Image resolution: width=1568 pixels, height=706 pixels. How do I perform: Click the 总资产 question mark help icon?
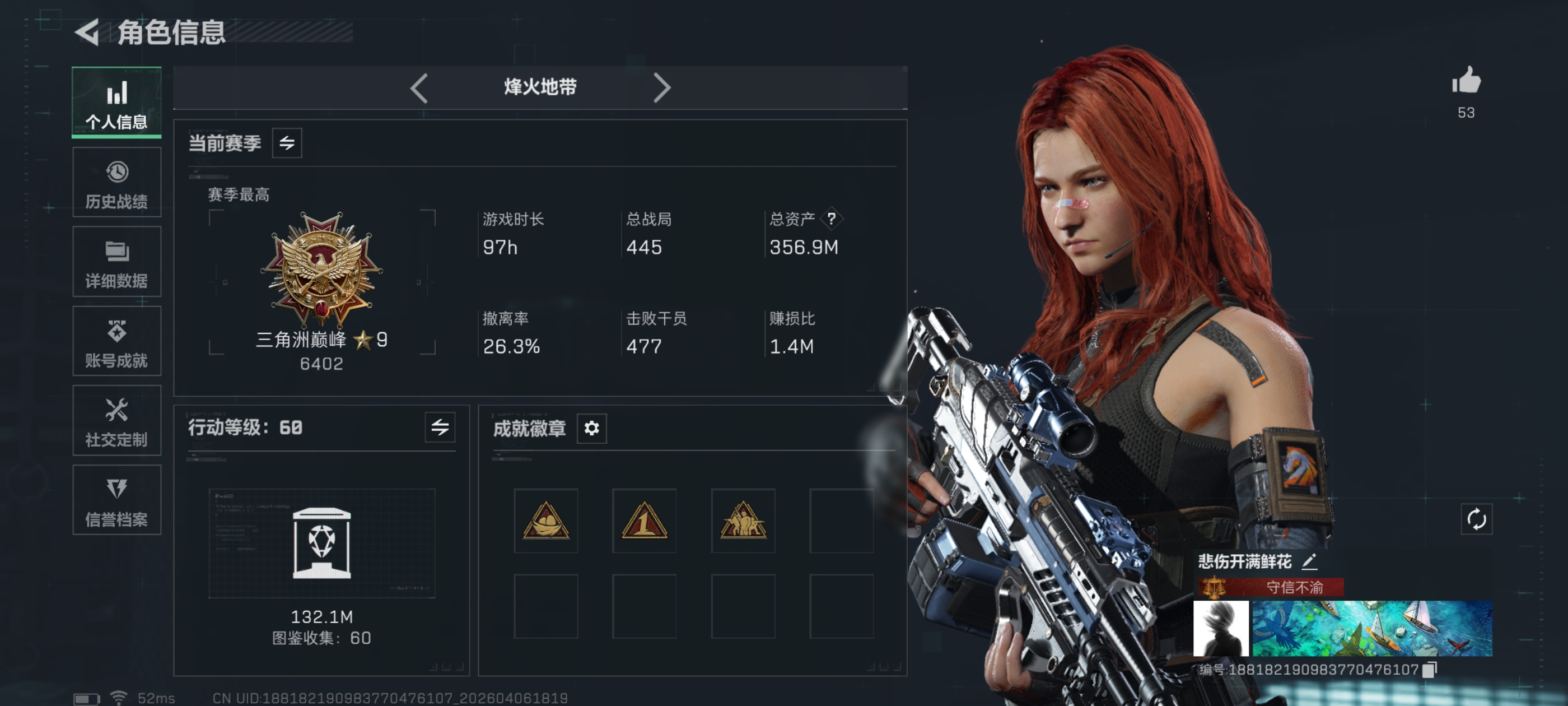pyautogui.click(x=831, y=219)
